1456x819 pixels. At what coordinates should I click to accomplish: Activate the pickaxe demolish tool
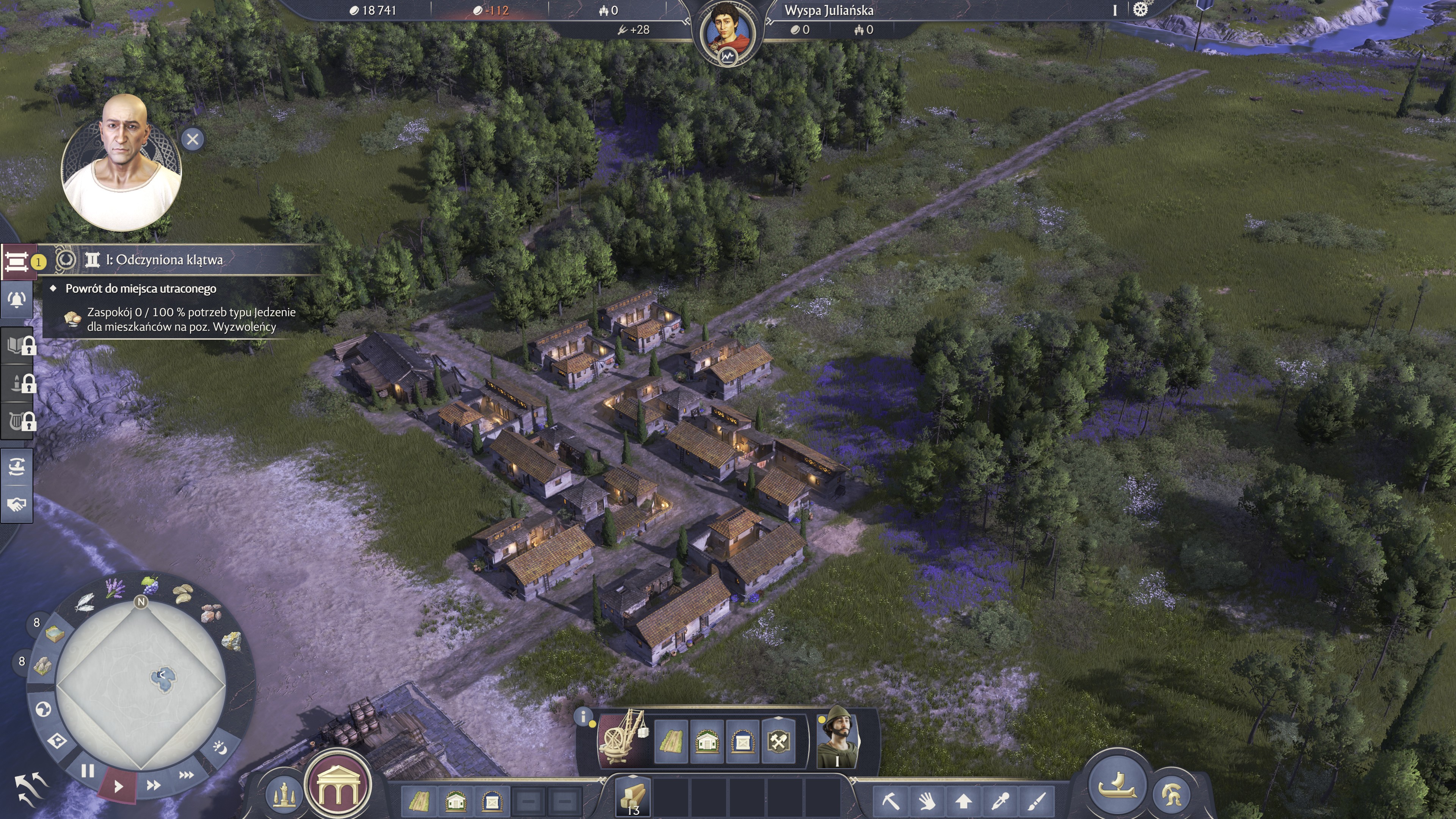pos(891,801)
